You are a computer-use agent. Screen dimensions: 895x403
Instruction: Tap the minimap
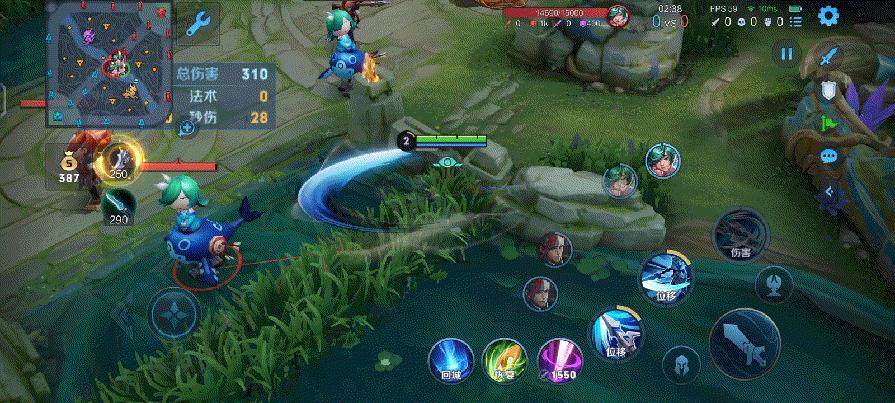(109, 66)
